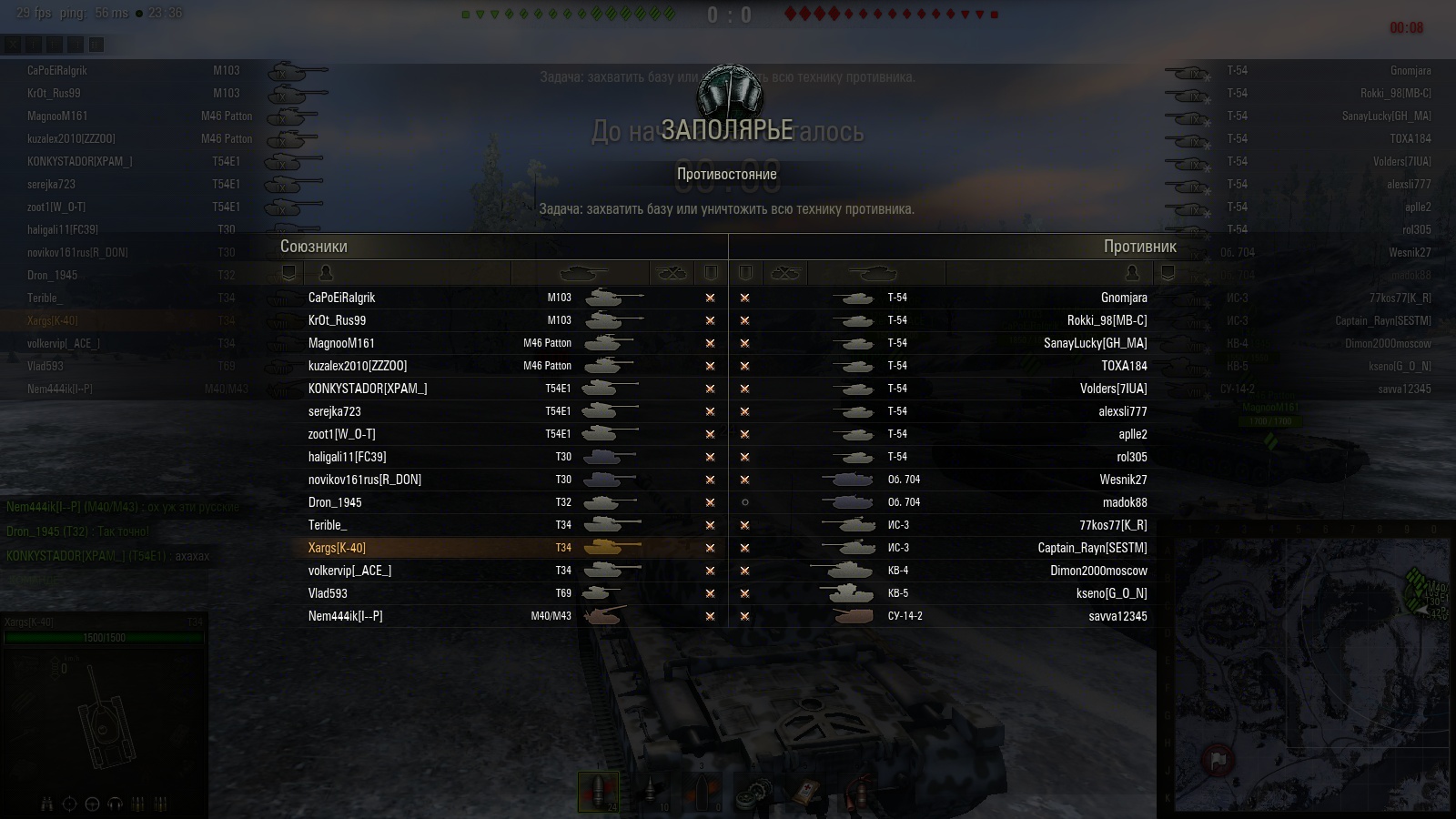Select CaPoEiRalgrik's M103 row in the scoreboard
Viewport: 1456px width, 819px height.
tap(473, 298)
